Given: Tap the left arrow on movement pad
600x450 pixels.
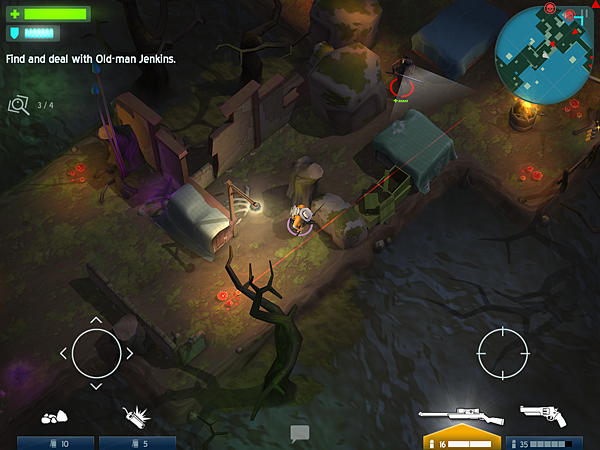Looking at the screenshot, I should click(64, 353).
